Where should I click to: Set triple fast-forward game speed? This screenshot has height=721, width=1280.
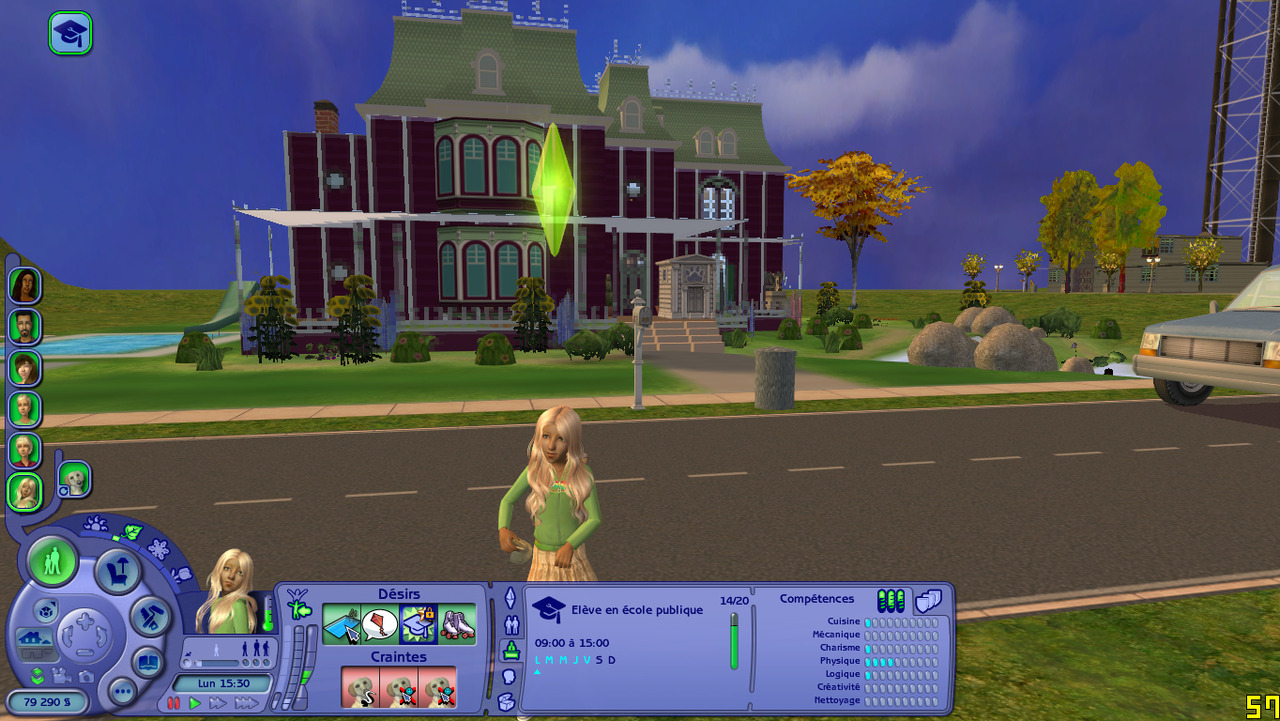[x=246, y=703]
